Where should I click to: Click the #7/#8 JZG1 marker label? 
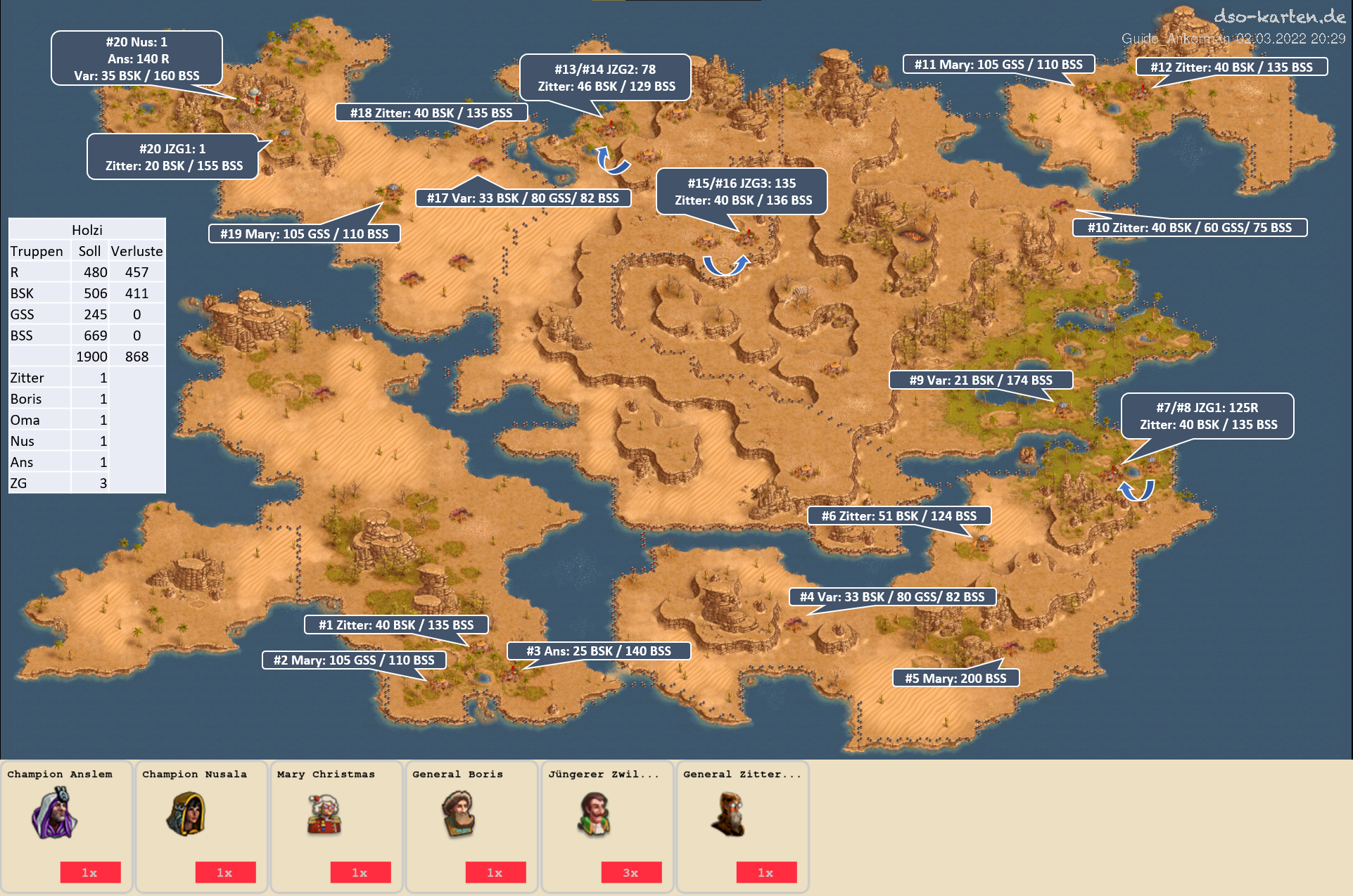point(1207,416)
